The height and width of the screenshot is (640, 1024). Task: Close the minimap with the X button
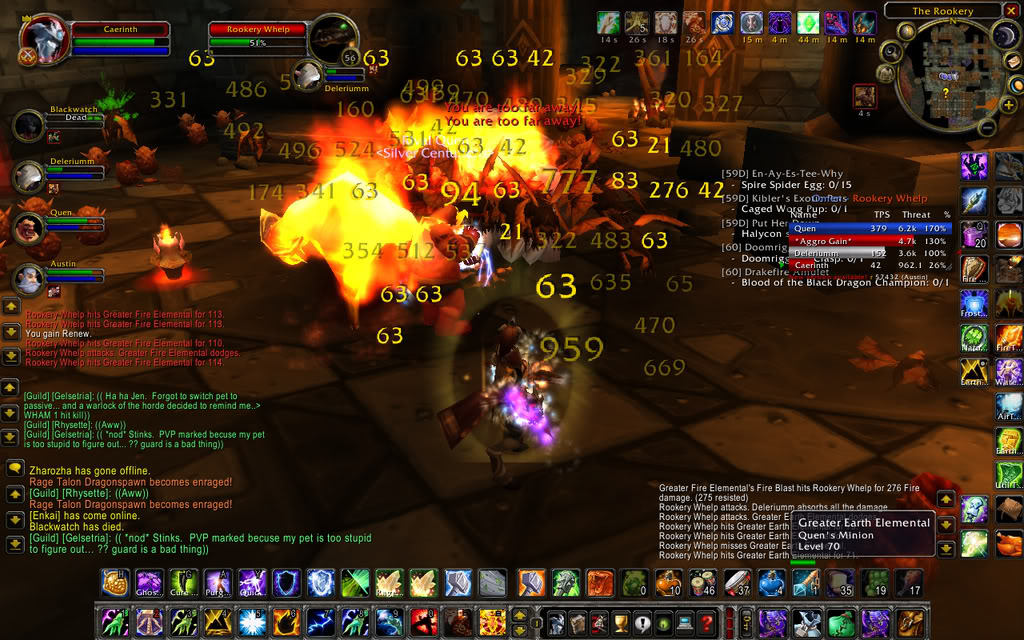pyautogui.click(x=1010, y=11)
